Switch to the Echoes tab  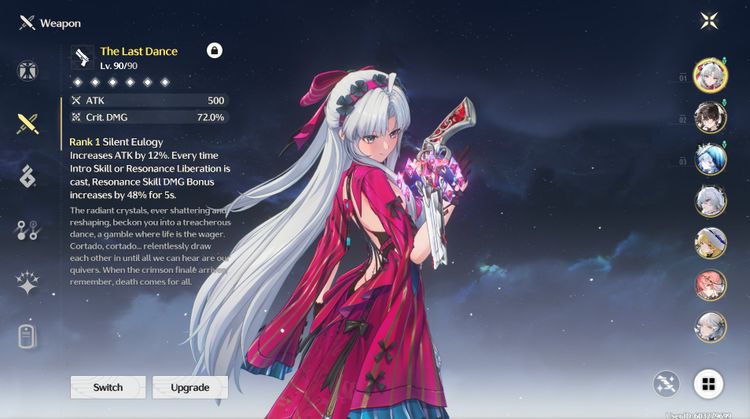pyautogui.click(x=27, y=177)
